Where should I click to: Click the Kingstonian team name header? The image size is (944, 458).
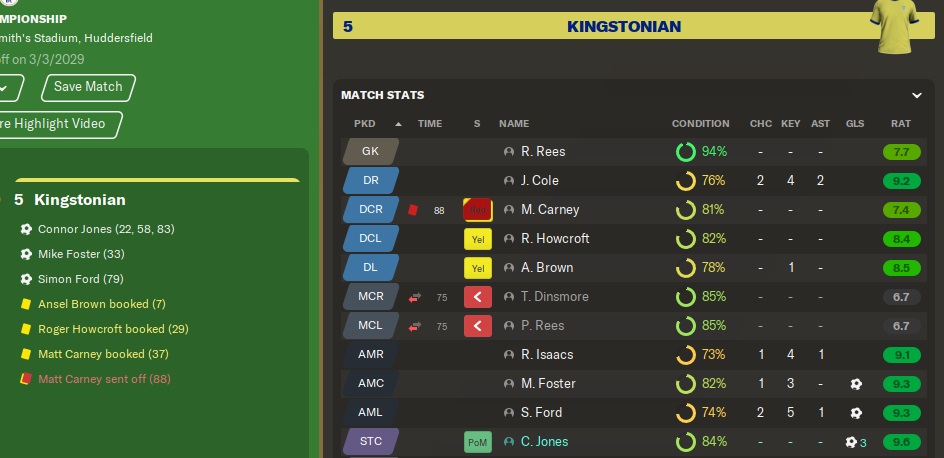623,26
